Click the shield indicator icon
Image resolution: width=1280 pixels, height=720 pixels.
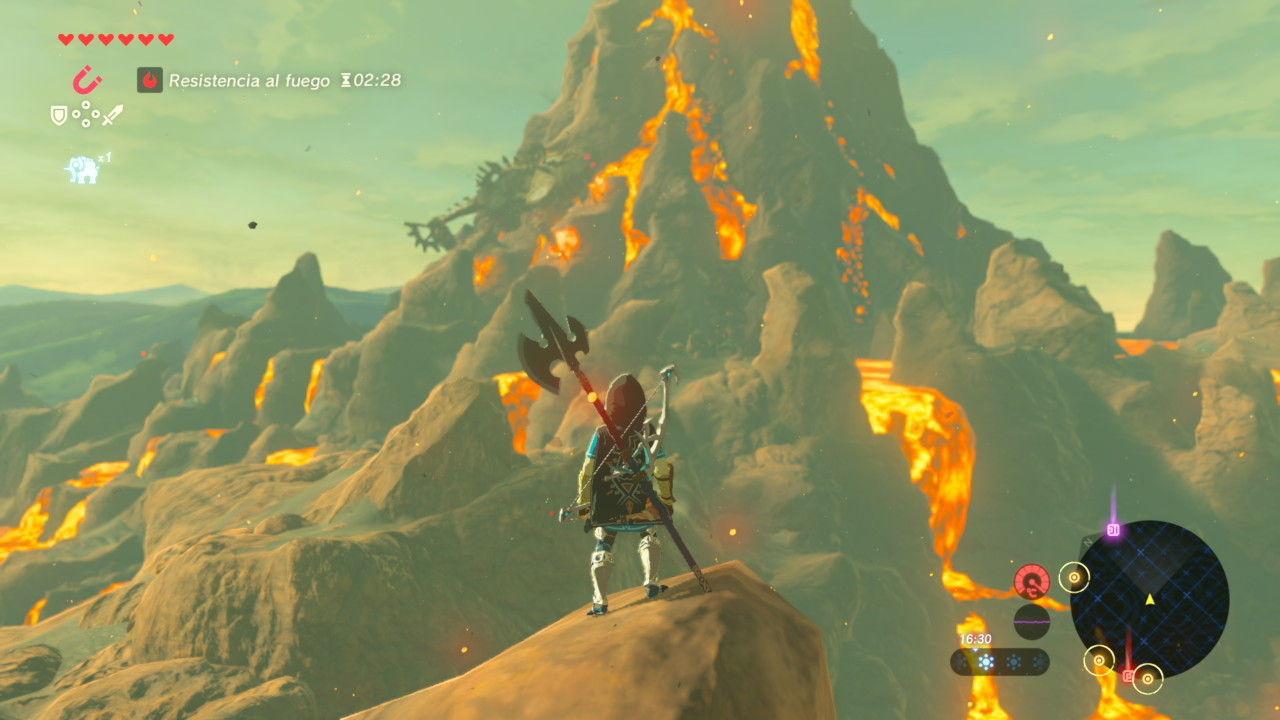[58, 115]
